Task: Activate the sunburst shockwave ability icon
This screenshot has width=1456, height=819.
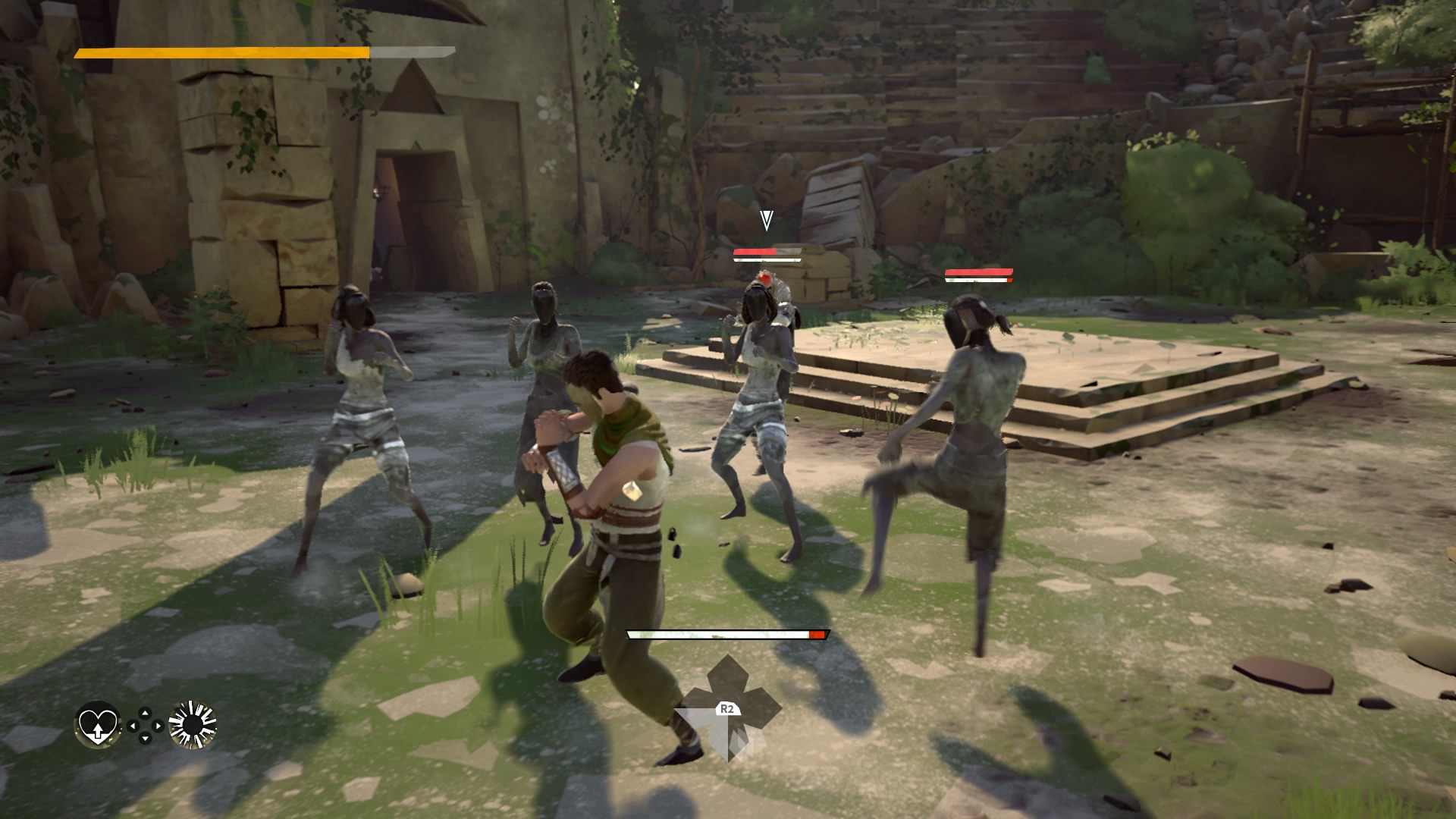Action: click(x=192, y=724)
